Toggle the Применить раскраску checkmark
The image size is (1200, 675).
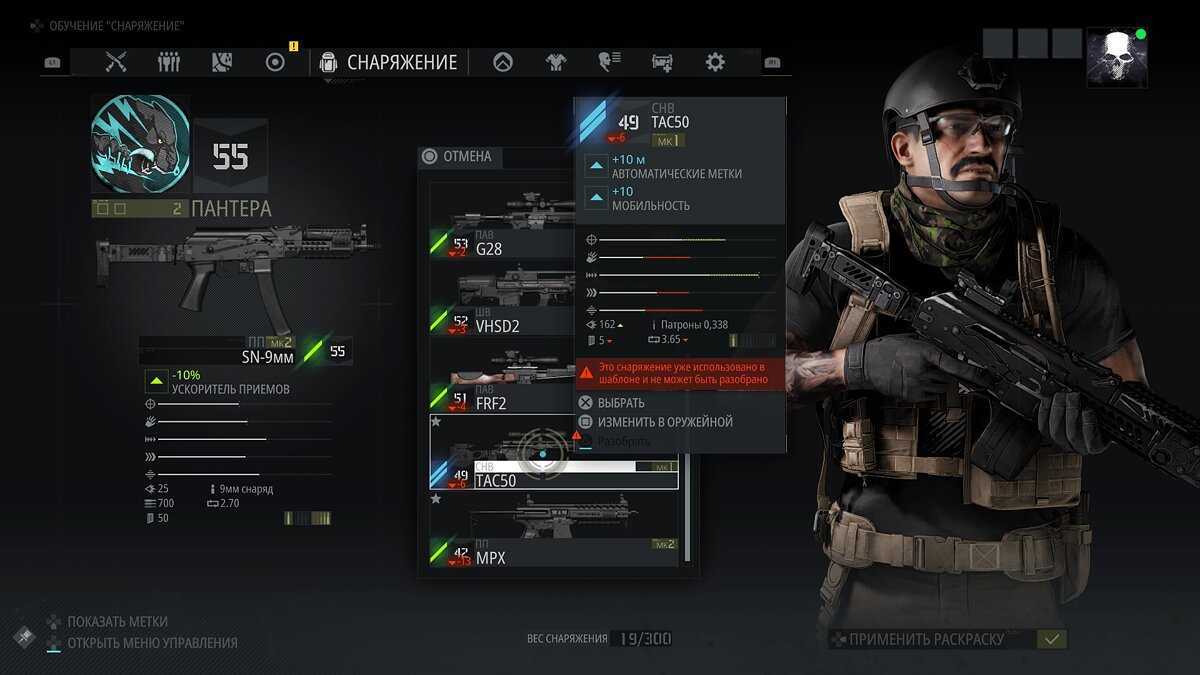point(1051,639)
